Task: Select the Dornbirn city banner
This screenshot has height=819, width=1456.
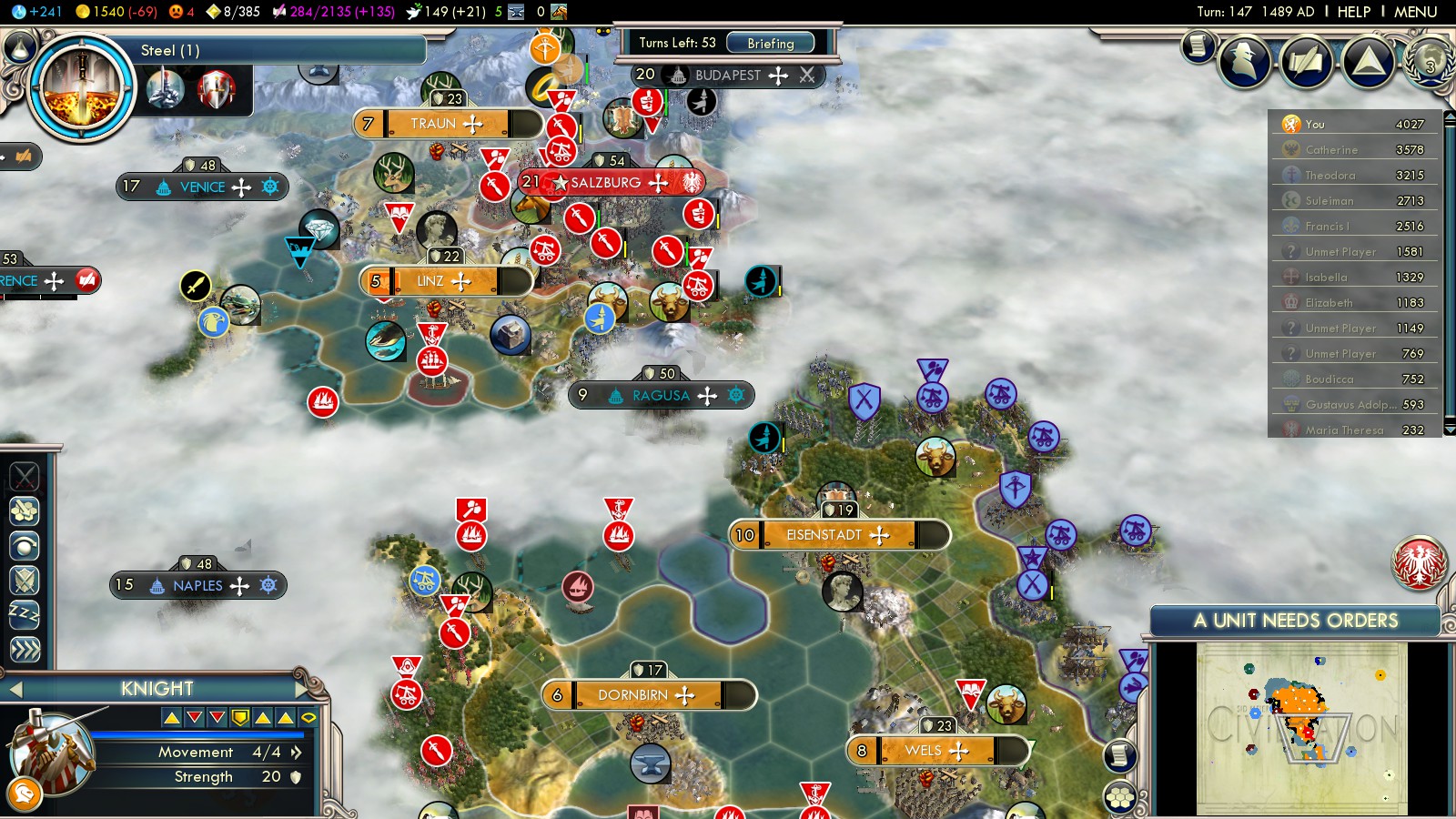Action: click(632, 695)
